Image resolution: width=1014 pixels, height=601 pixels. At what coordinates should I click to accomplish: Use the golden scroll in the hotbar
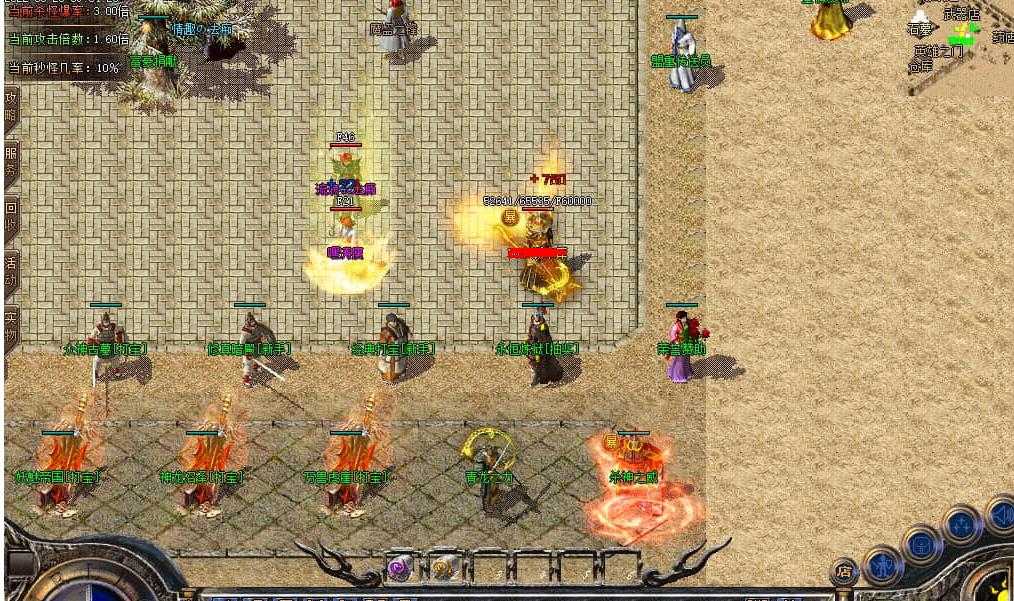[x=441, y=568]
